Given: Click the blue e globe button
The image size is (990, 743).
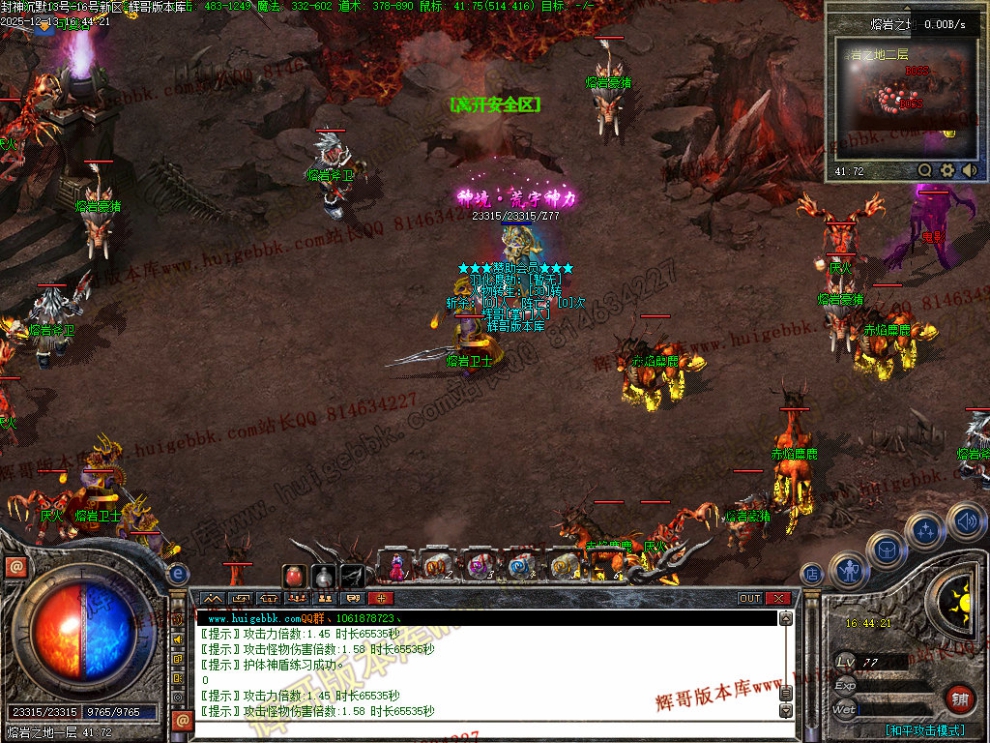Looking at the screenshot, I should 179,574.
